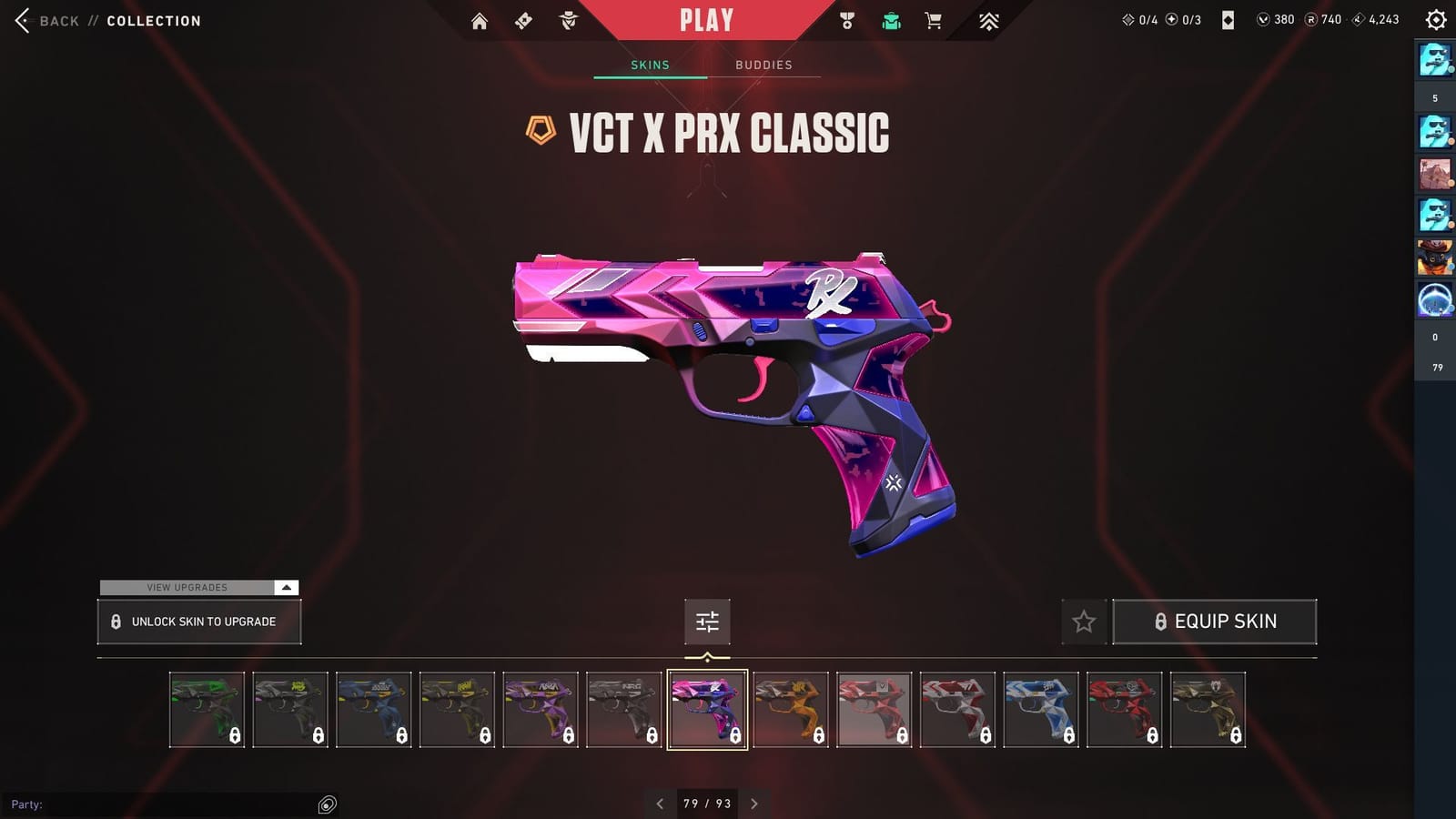Click the Collection backpack icon
Screen dimensions: 1456x819
coord(891,19)
